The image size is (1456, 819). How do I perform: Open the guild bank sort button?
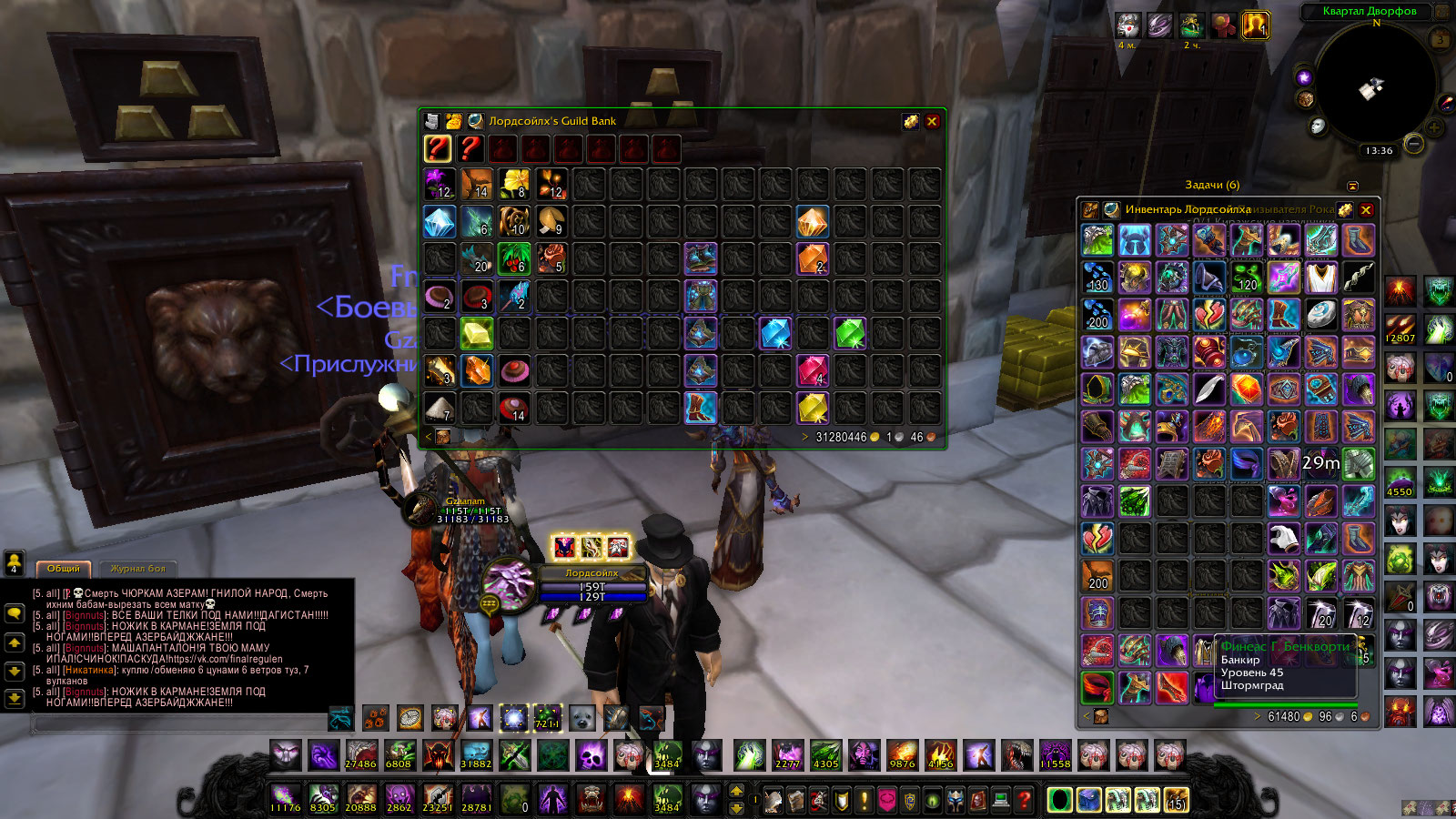coord(910,121)
